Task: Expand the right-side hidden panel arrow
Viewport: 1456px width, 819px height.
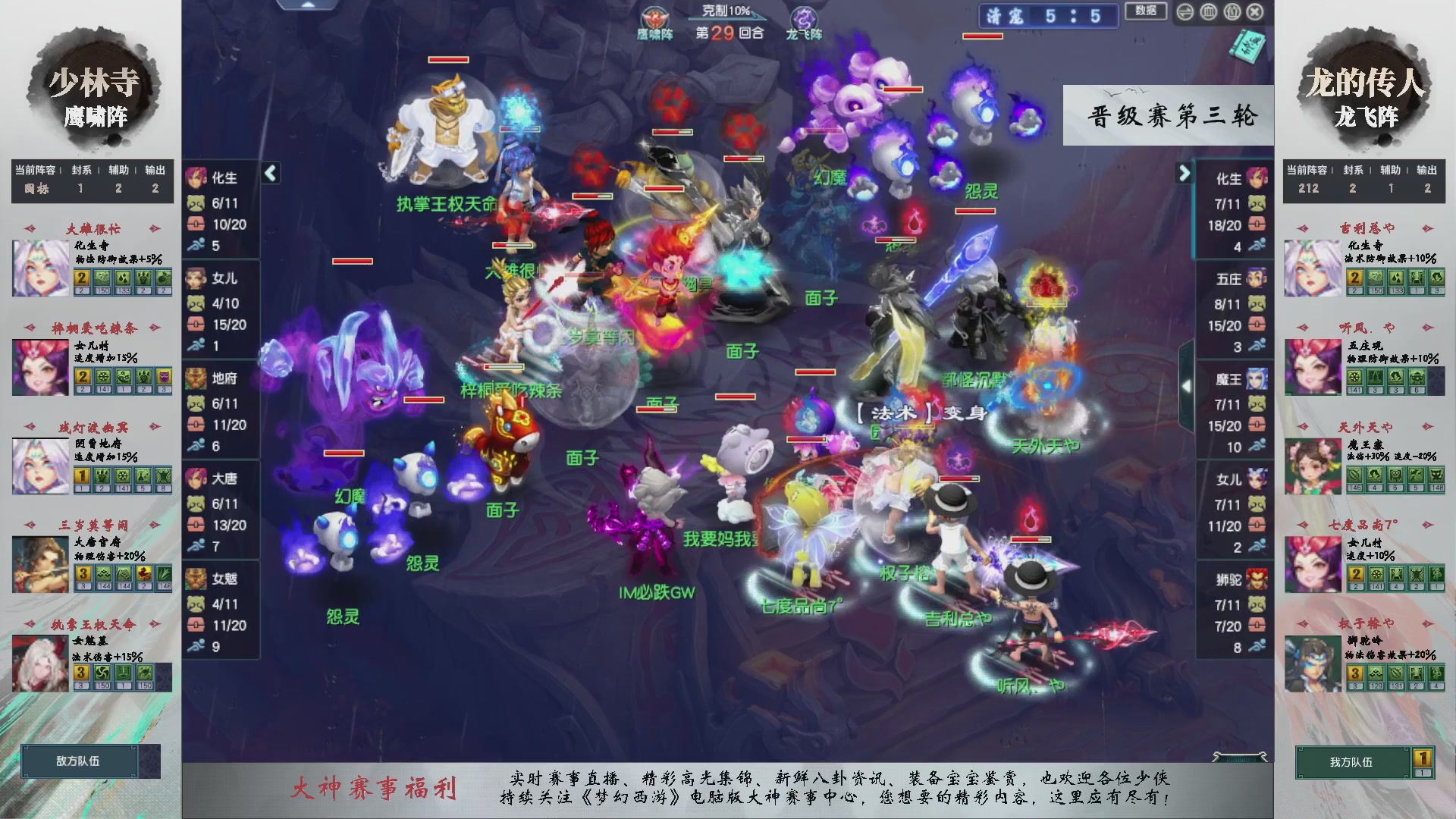Action: tap(1186, 384)
